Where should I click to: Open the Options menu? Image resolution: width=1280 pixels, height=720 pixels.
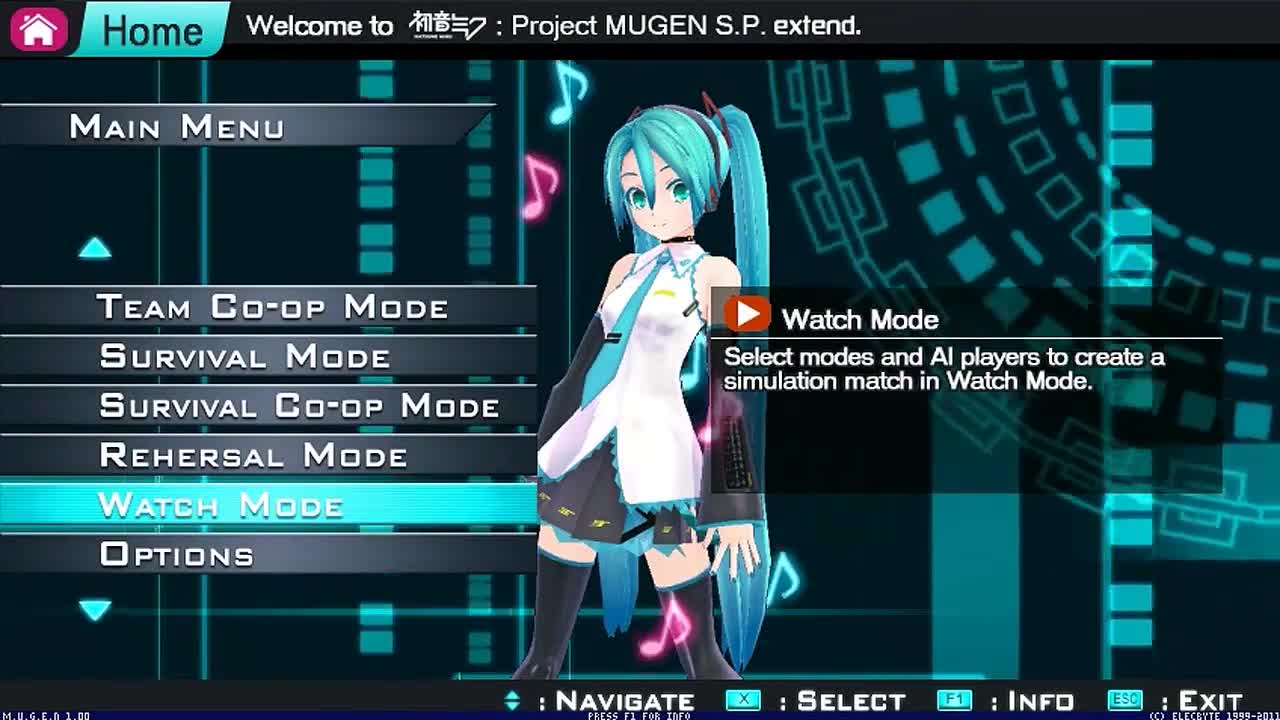(177, 555)
